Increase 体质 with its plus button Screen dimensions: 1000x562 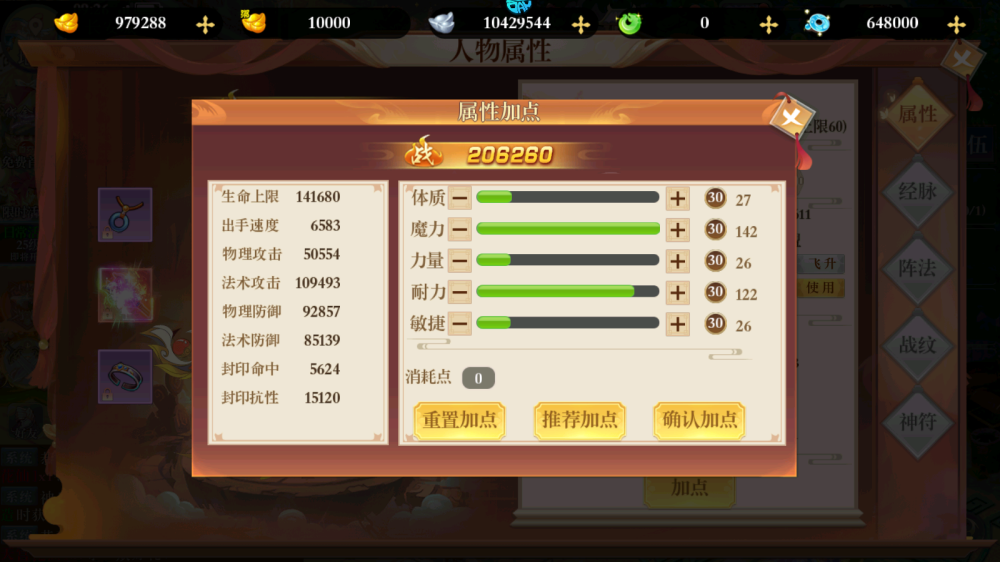coord(678,198)
